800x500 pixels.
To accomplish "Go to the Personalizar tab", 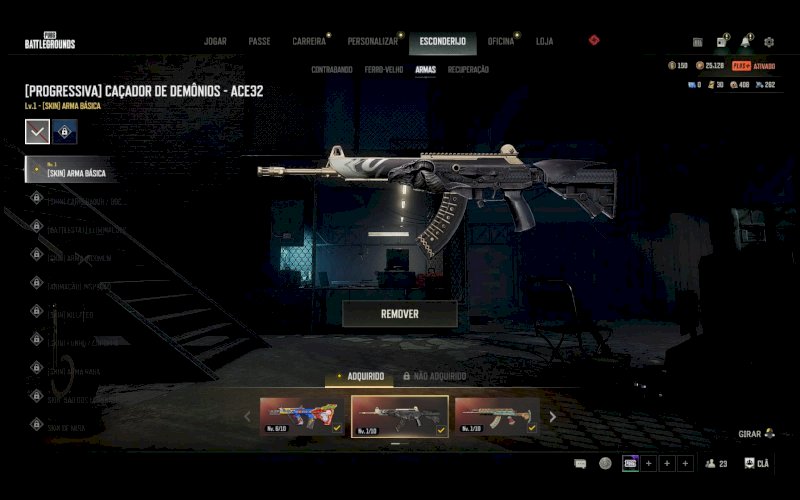I will tap(373, 41).
